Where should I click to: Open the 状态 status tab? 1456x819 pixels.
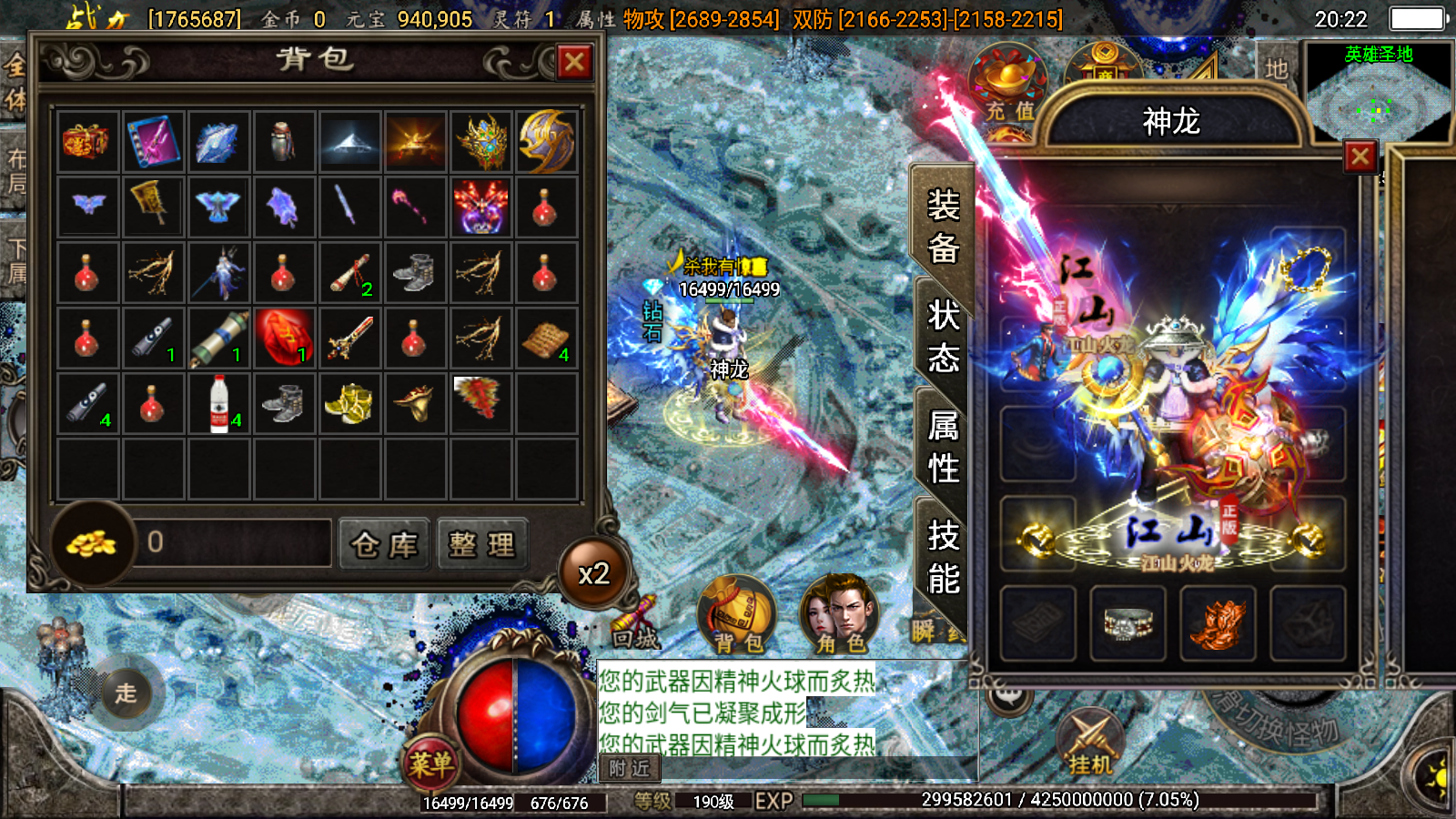(x=943, y=336)
